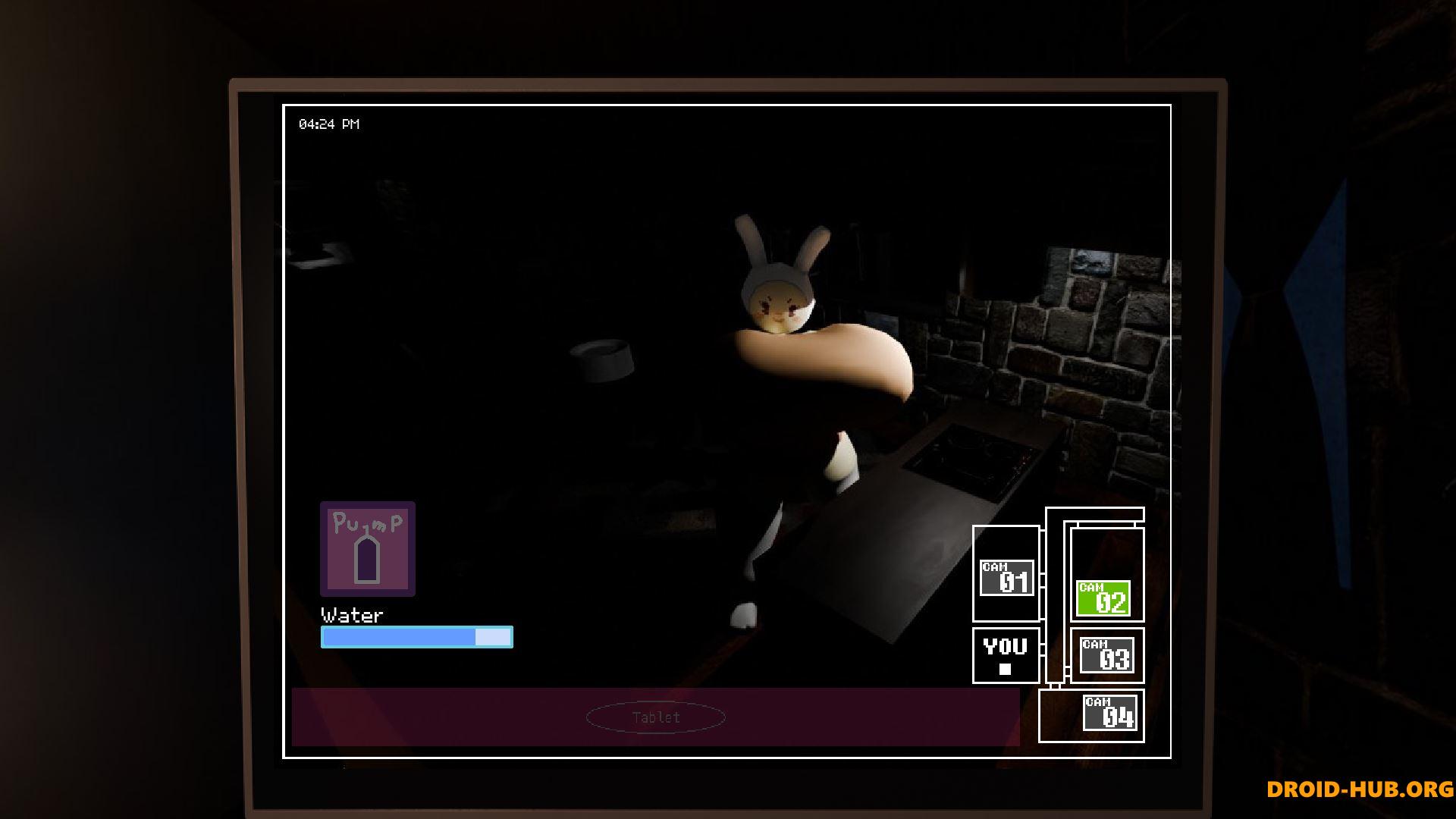This screenshot has height=819, width=1456.
Task: Click the bottle drawing inside the Pump slot
Action: tap(367, 561)
